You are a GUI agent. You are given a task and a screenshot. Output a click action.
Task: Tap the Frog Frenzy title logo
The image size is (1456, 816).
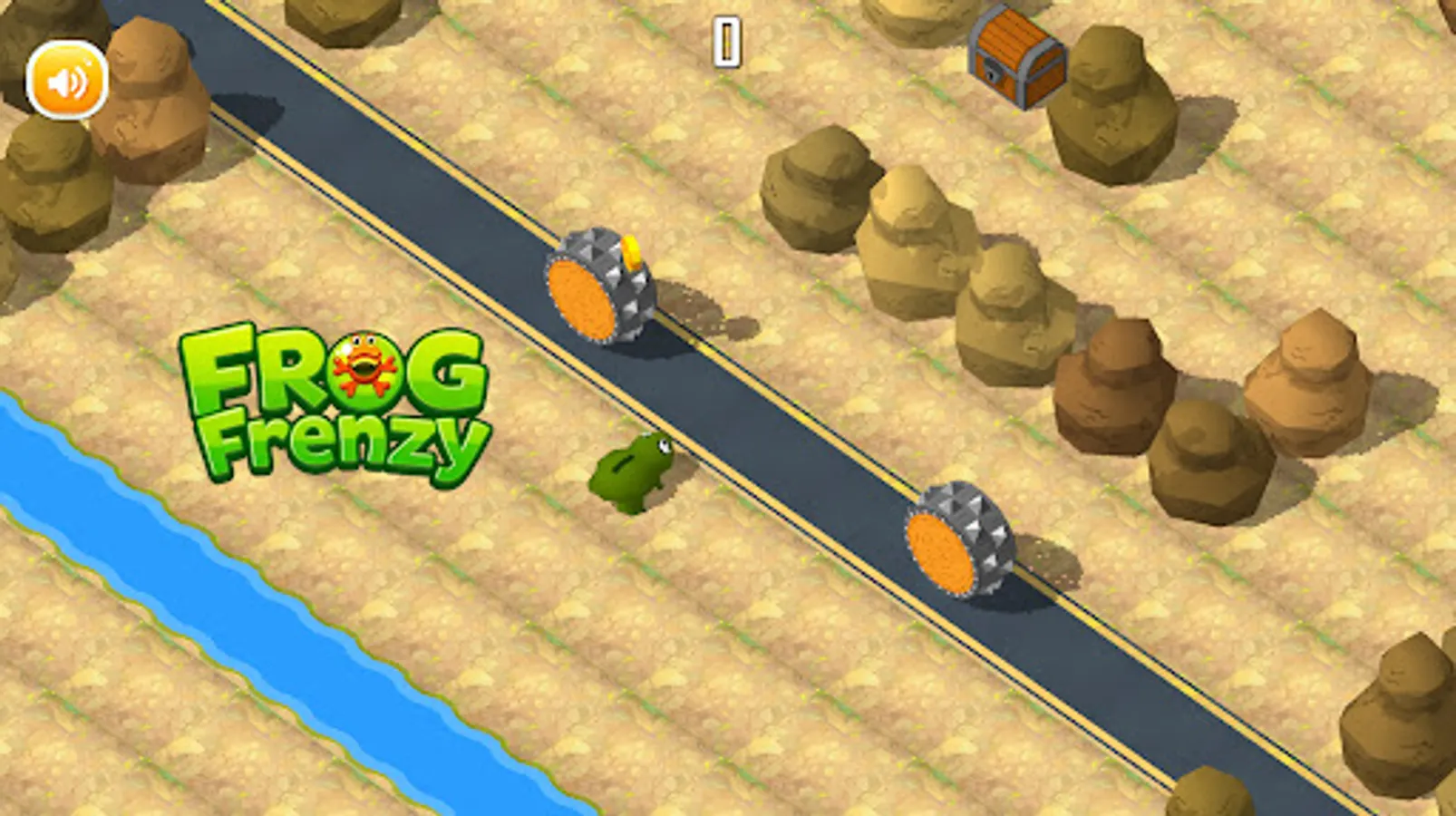(x=335, y=399)
